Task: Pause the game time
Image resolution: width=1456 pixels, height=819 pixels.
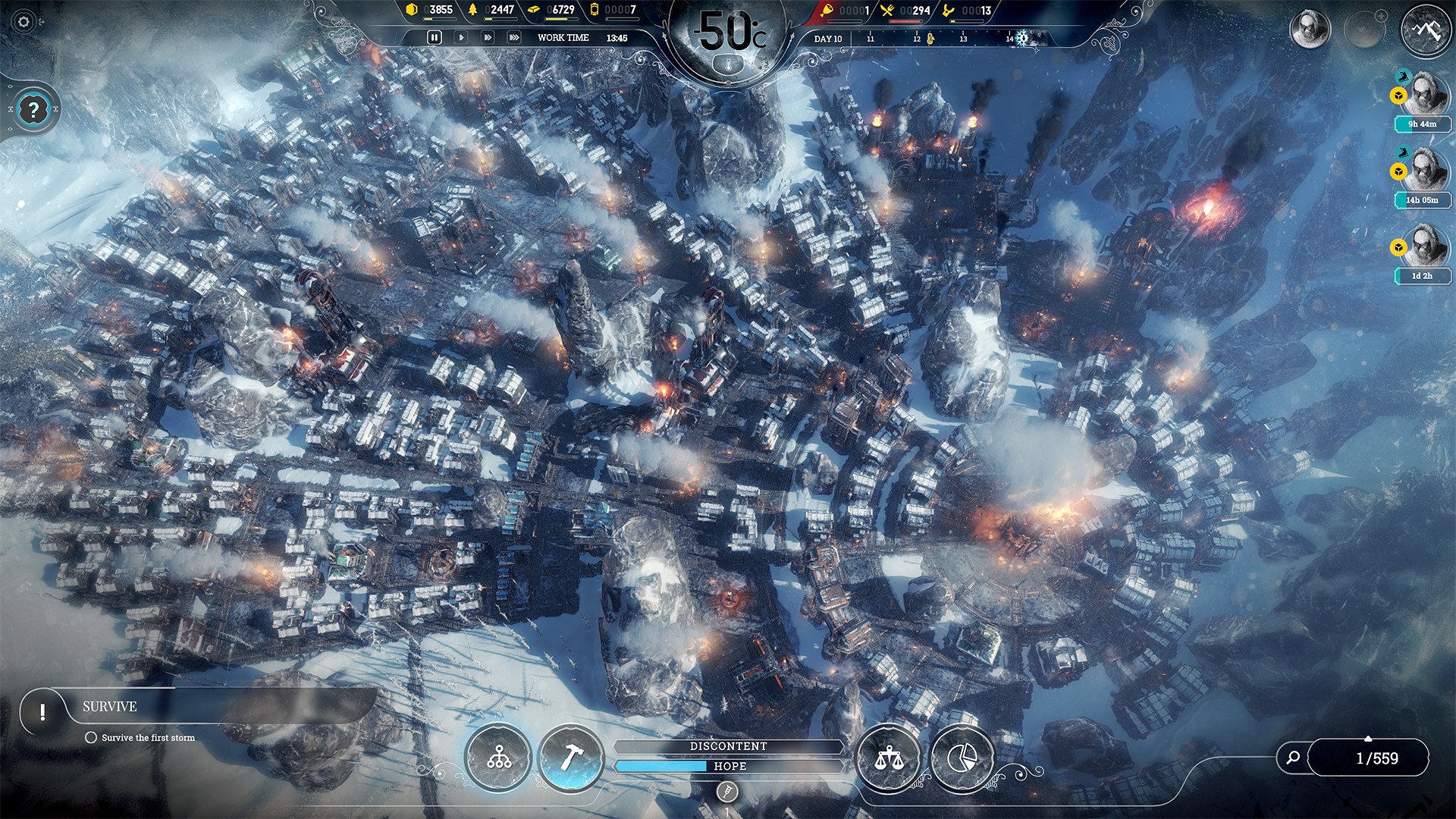Action: pyautogui.click(x=435, y=37)
